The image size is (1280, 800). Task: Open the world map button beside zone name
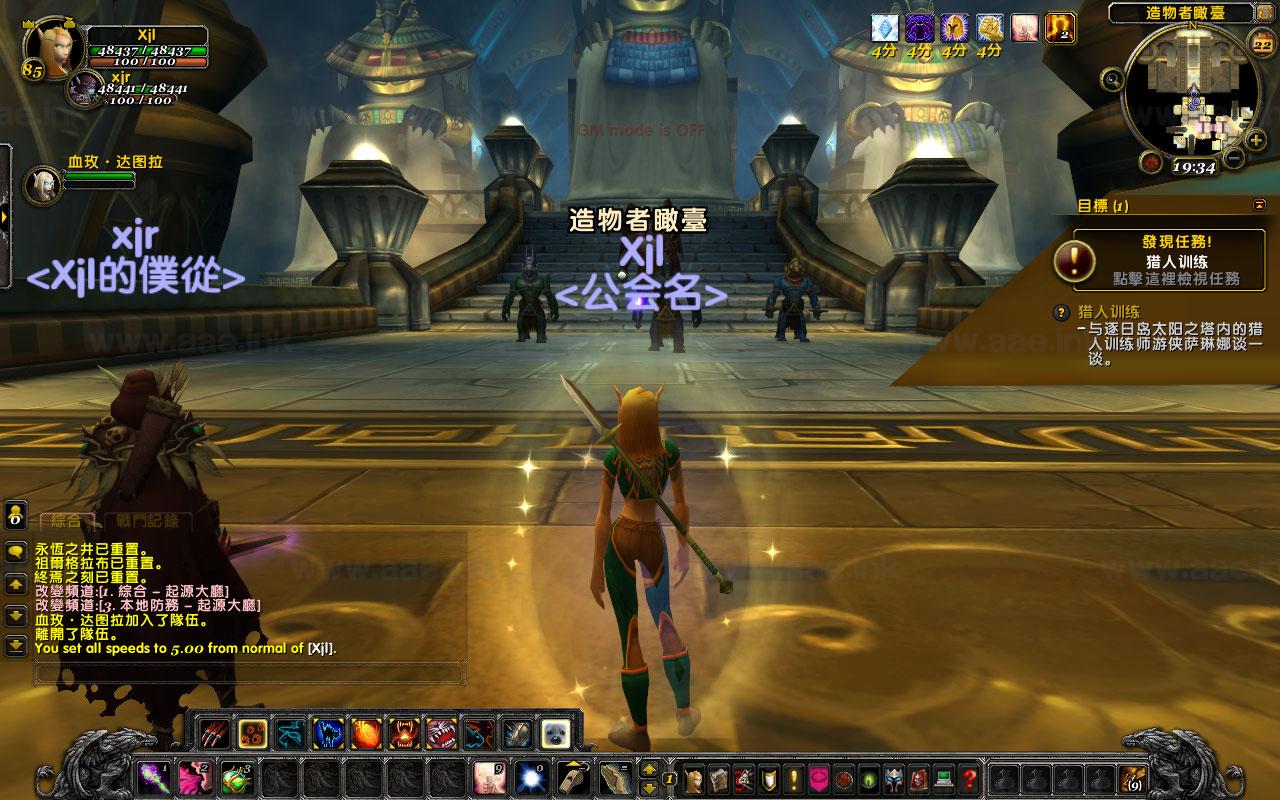[1265, 14]
